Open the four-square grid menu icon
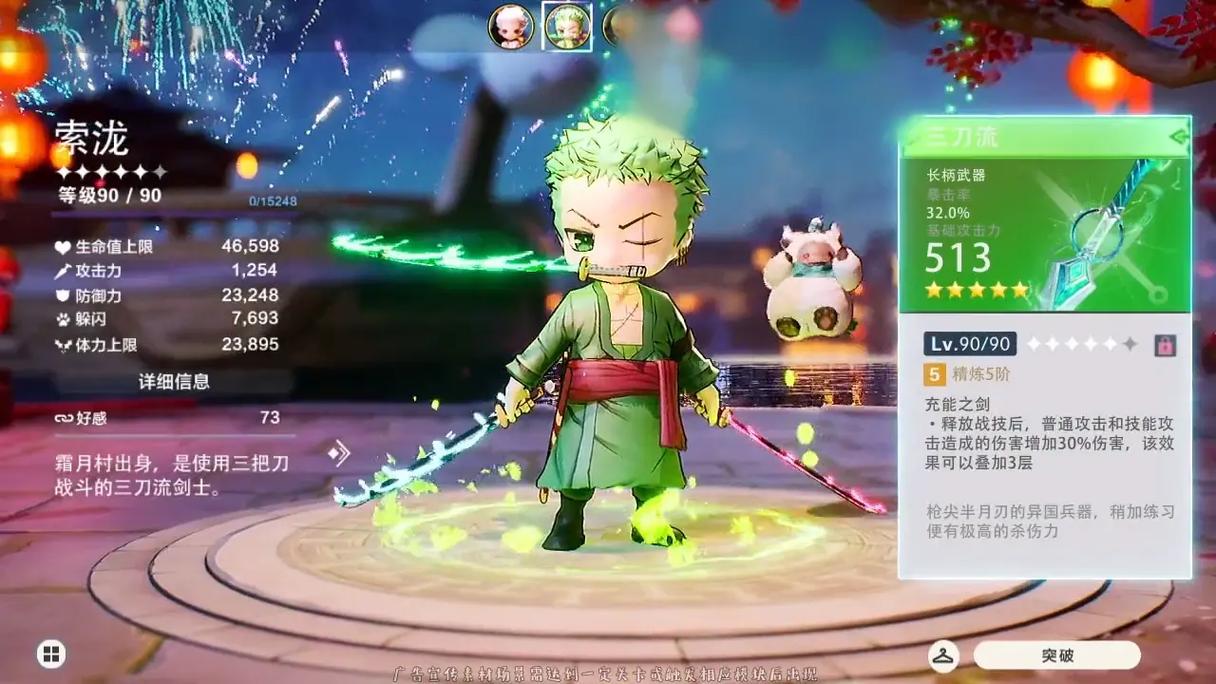 coord(51,655)
